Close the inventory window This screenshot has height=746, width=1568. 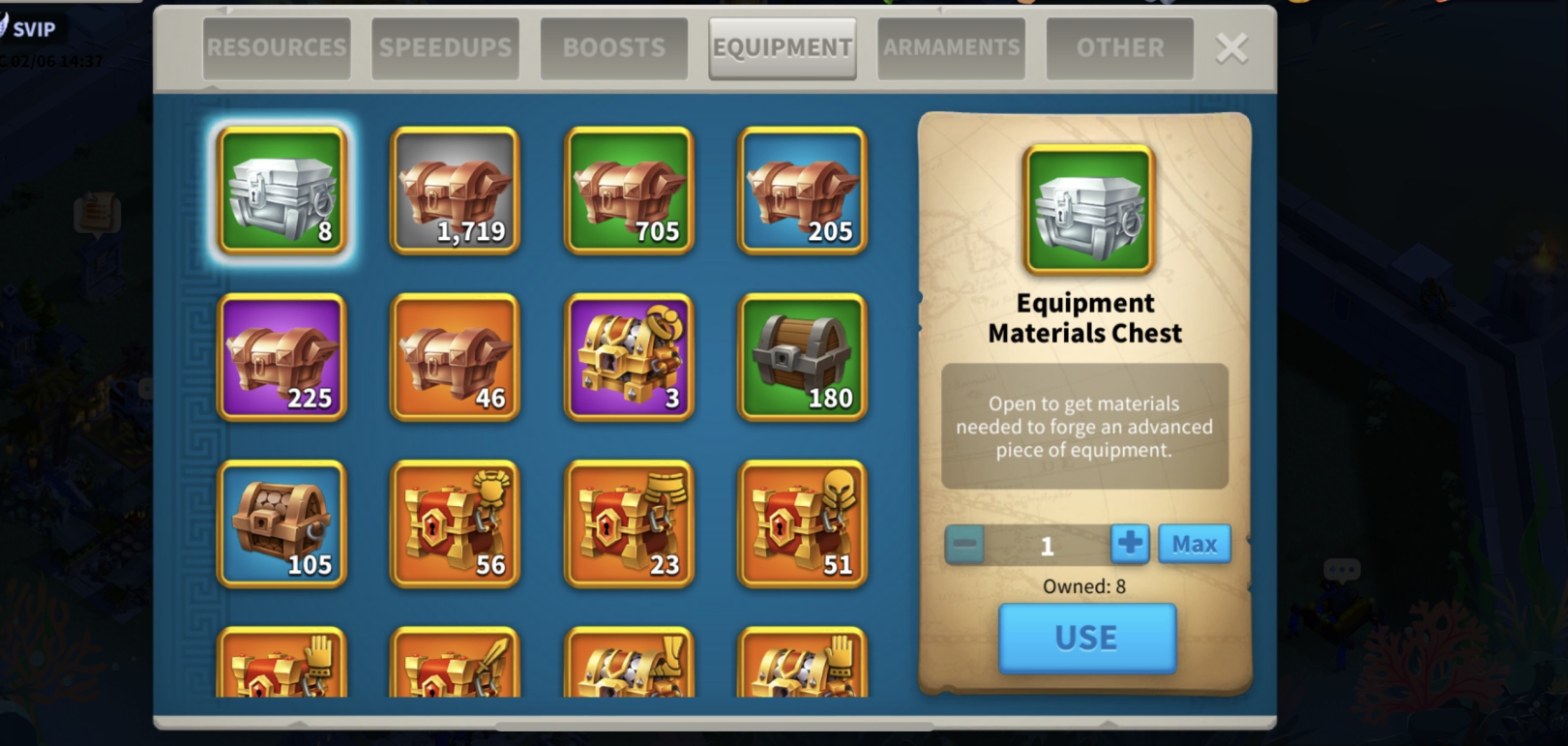1231,48
